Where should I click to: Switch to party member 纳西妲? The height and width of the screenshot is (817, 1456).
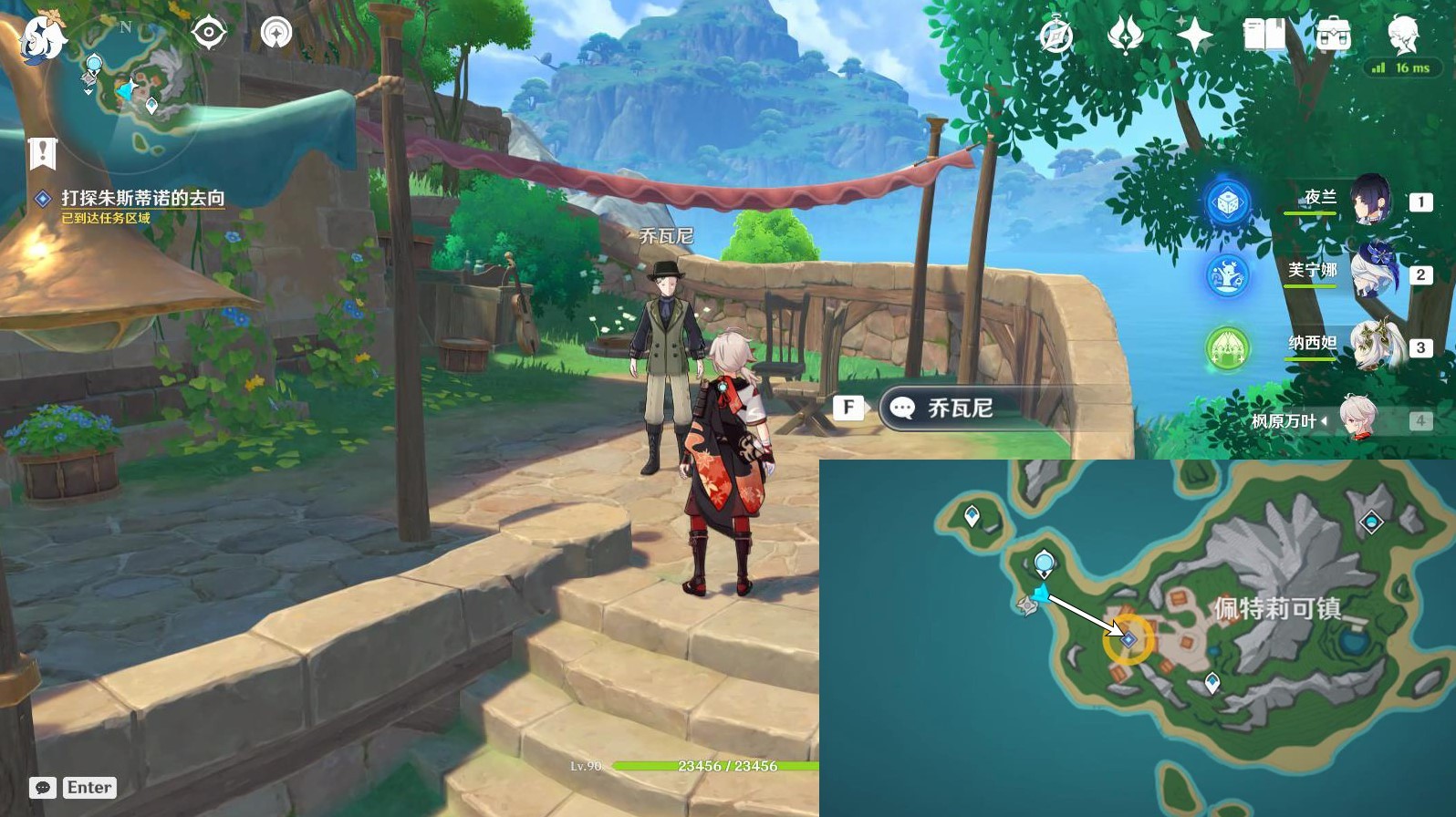tap(1370, 345)
